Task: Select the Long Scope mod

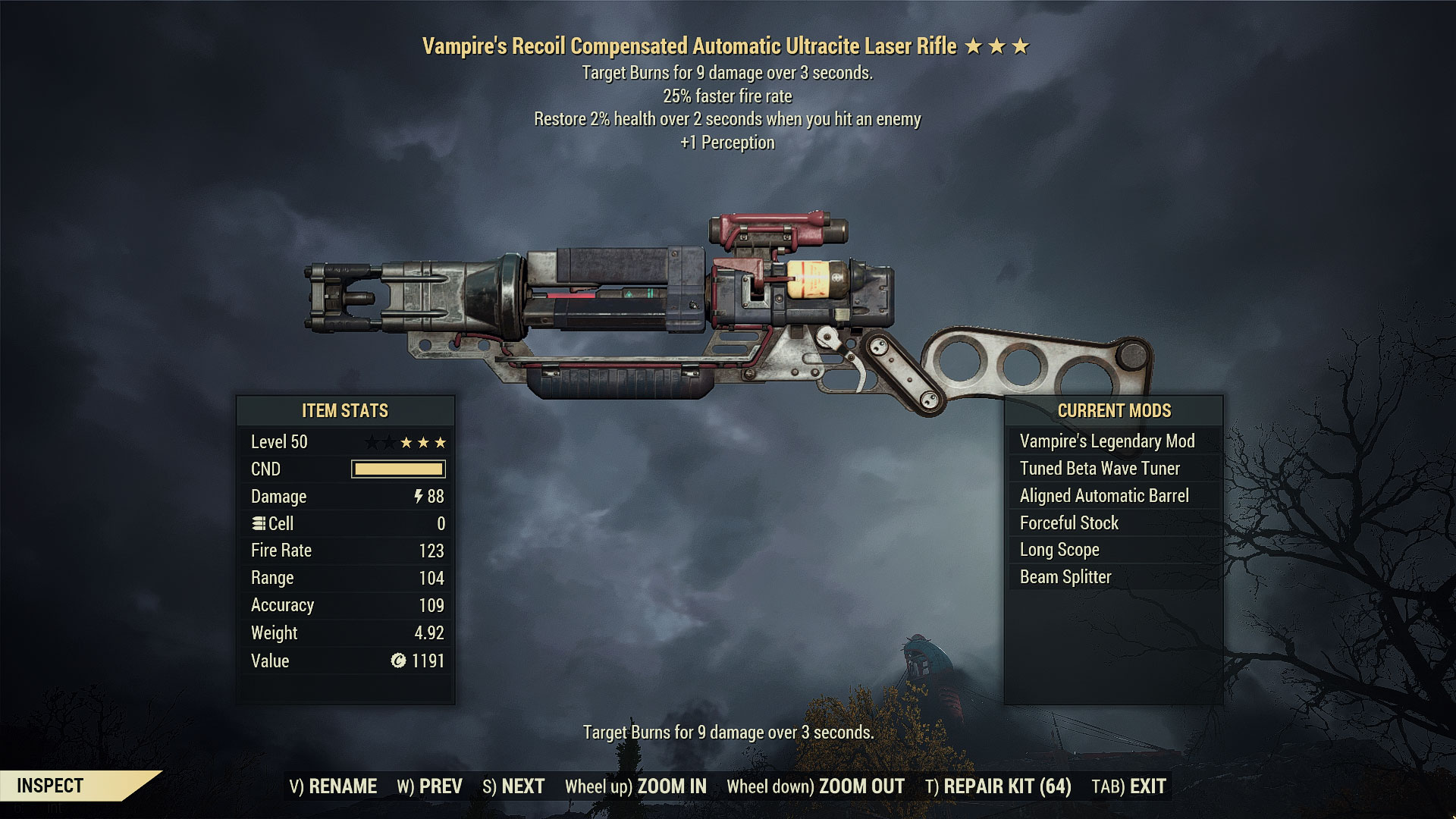Action: 1059,550
